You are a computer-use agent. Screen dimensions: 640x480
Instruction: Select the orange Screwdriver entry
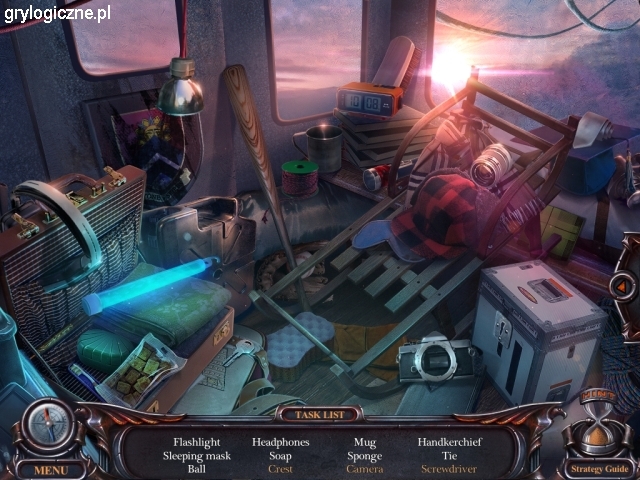click(448, 468)
